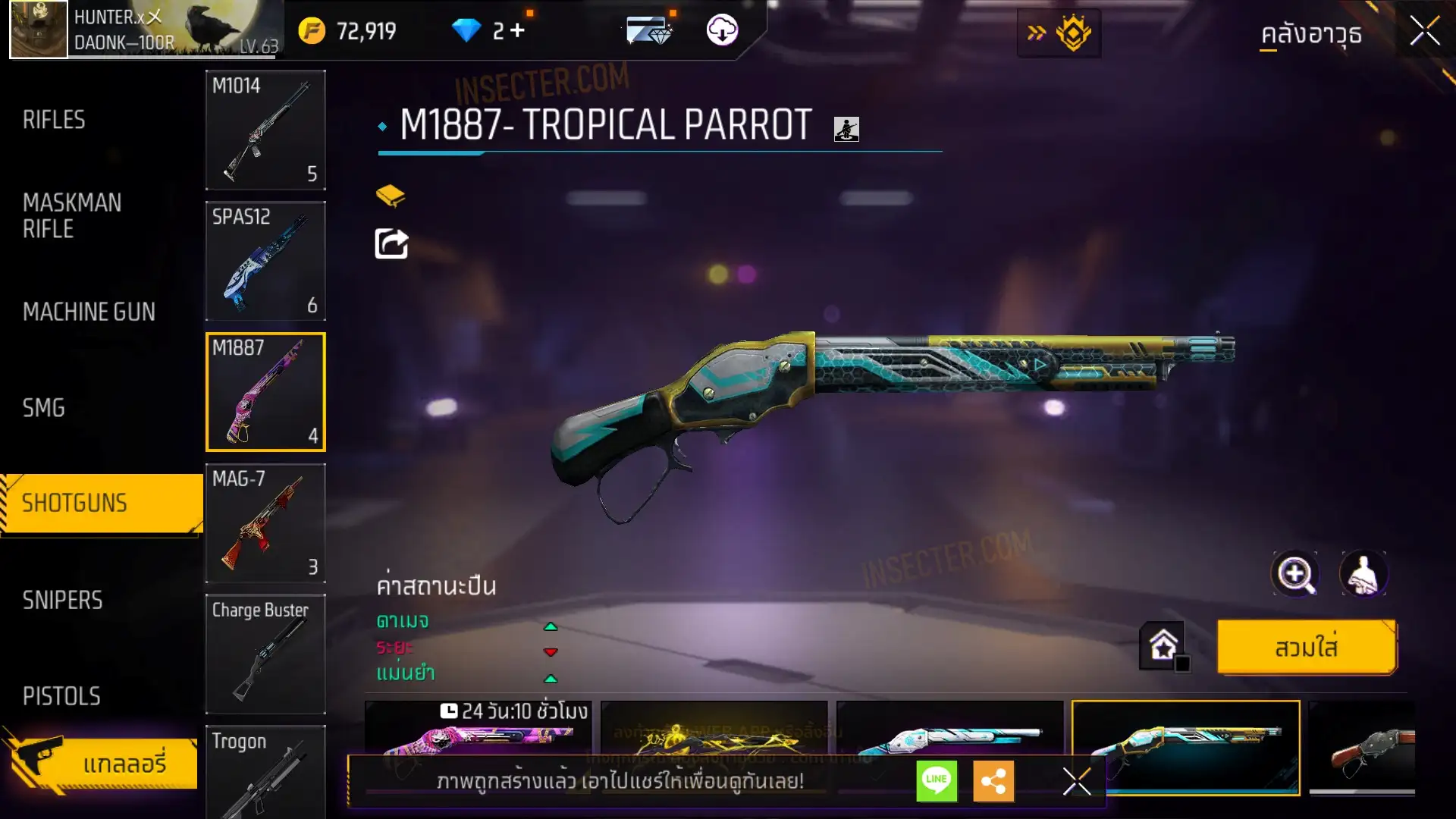The width and height of the screenshot is (1456, 819).
Task: Open the Pistols category
Action: [x=61, y=696]
